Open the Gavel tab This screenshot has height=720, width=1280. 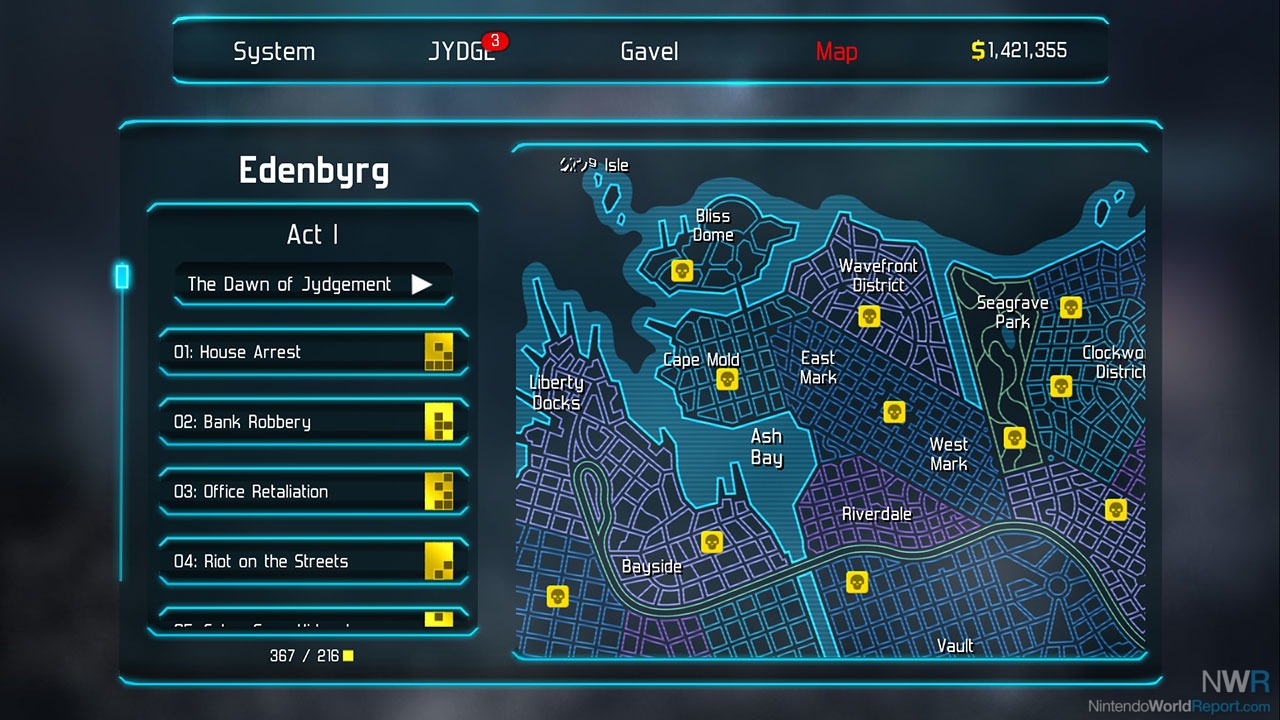point(649,52)
